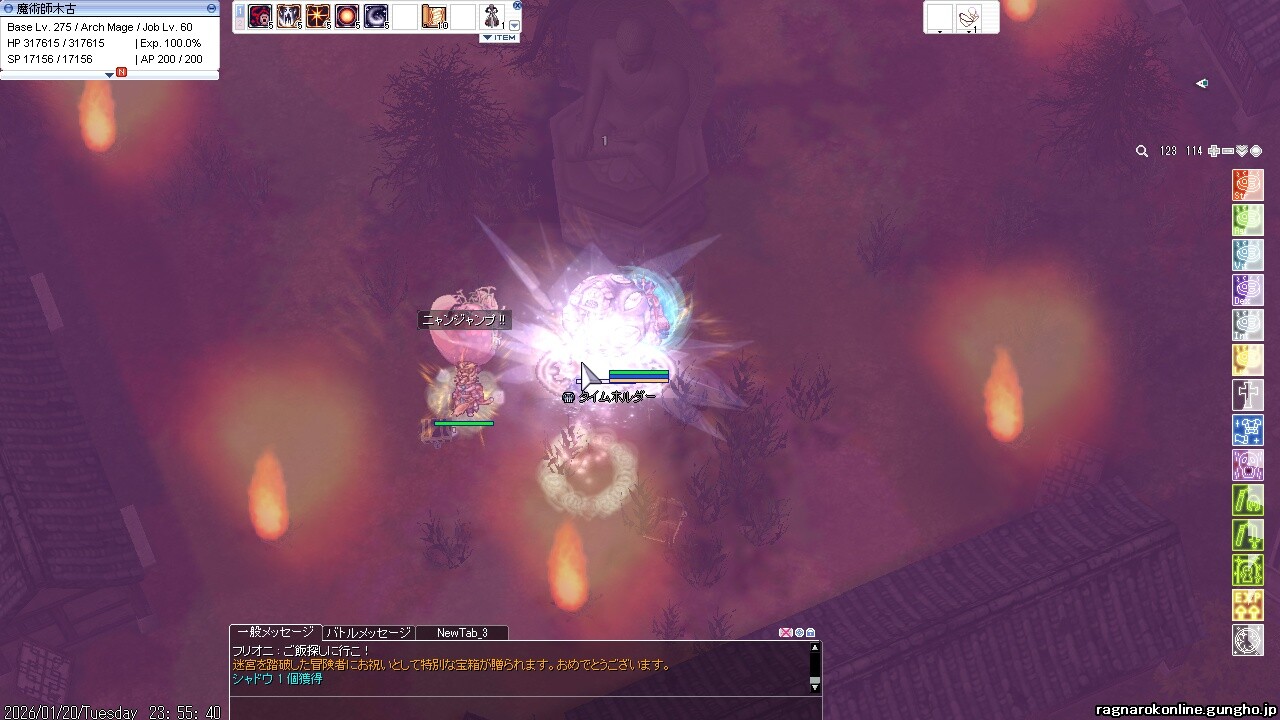Screen dimensions: 1280x720
Task: Use the scroll item in hotbar
Action: coord(435,16)
